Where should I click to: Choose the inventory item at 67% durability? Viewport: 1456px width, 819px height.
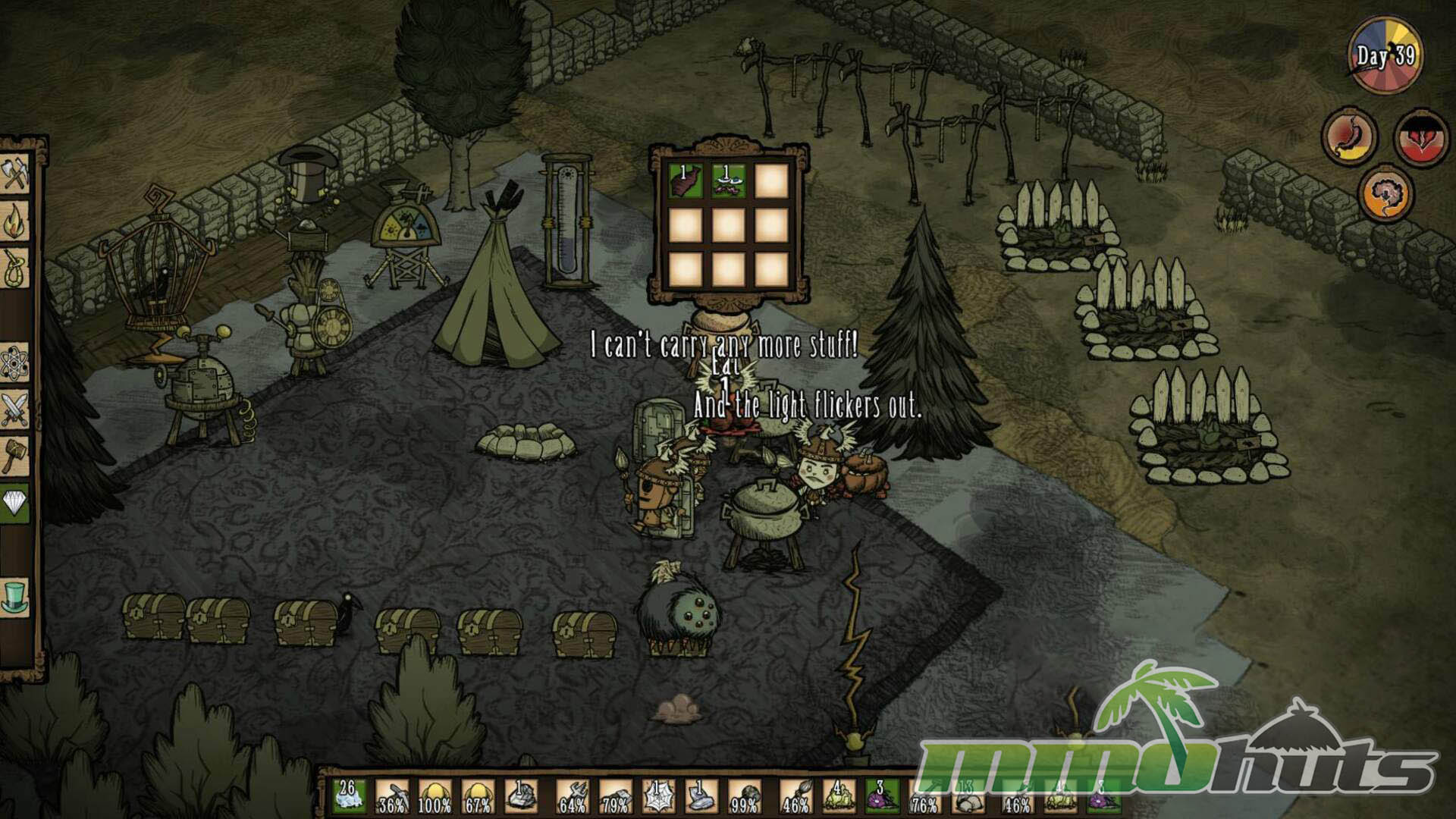click(478, 797)
